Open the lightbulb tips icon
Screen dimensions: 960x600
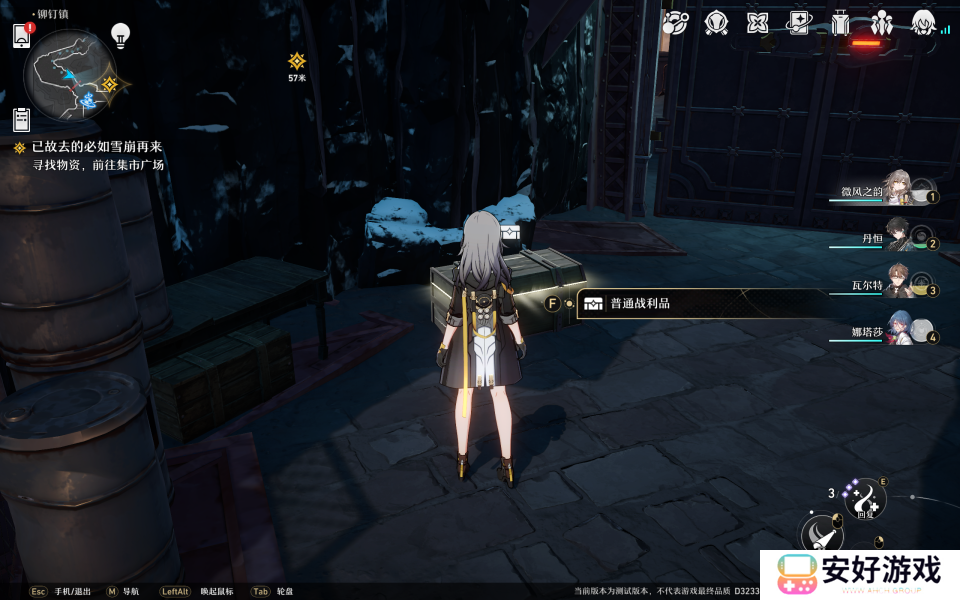click(x=120, y=36)
